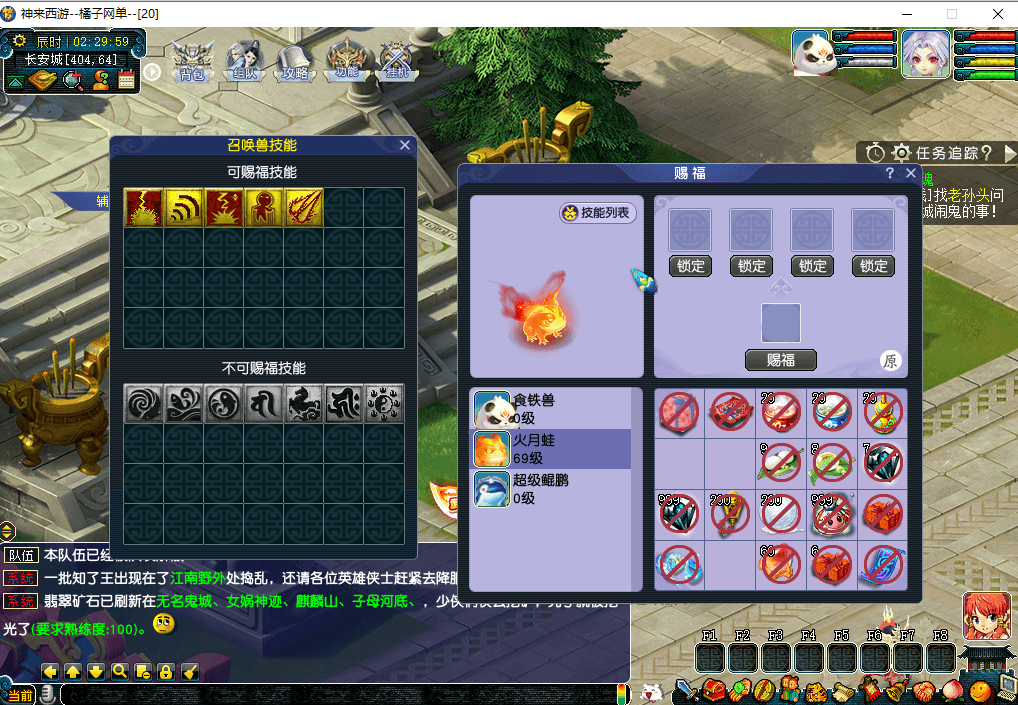Screen dimensions: 1018x705
Task: Open the calendar icon under the clock
Action: coord(126,81)
